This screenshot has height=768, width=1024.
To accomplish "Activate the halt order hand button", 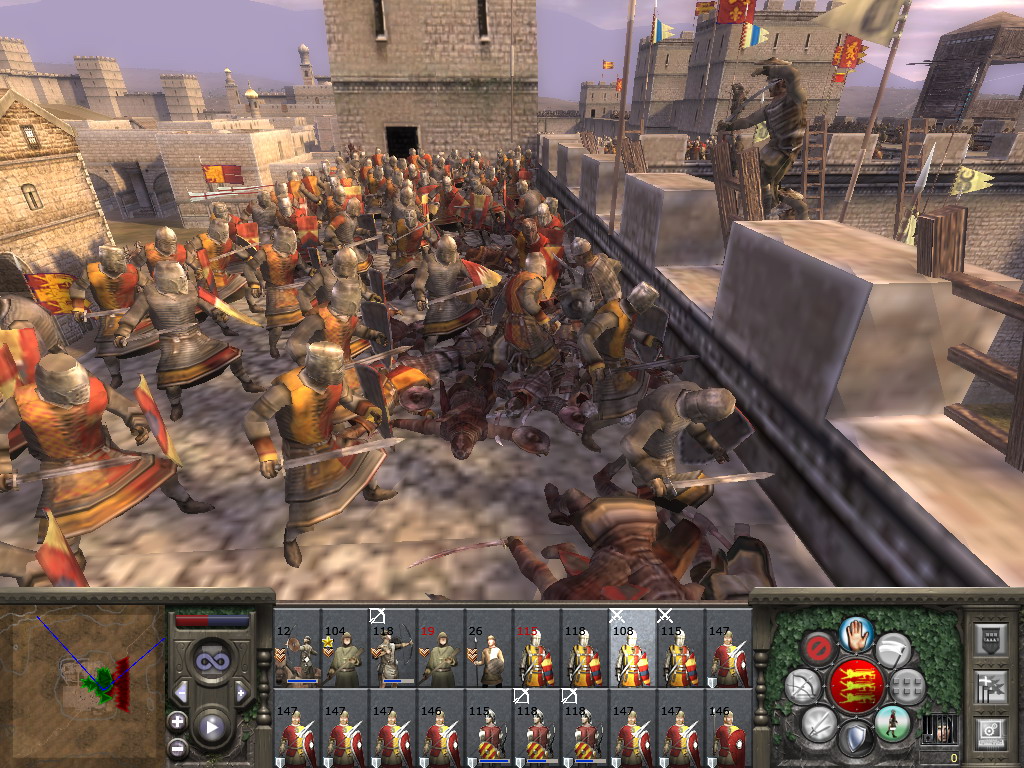I will coord(857,633).
